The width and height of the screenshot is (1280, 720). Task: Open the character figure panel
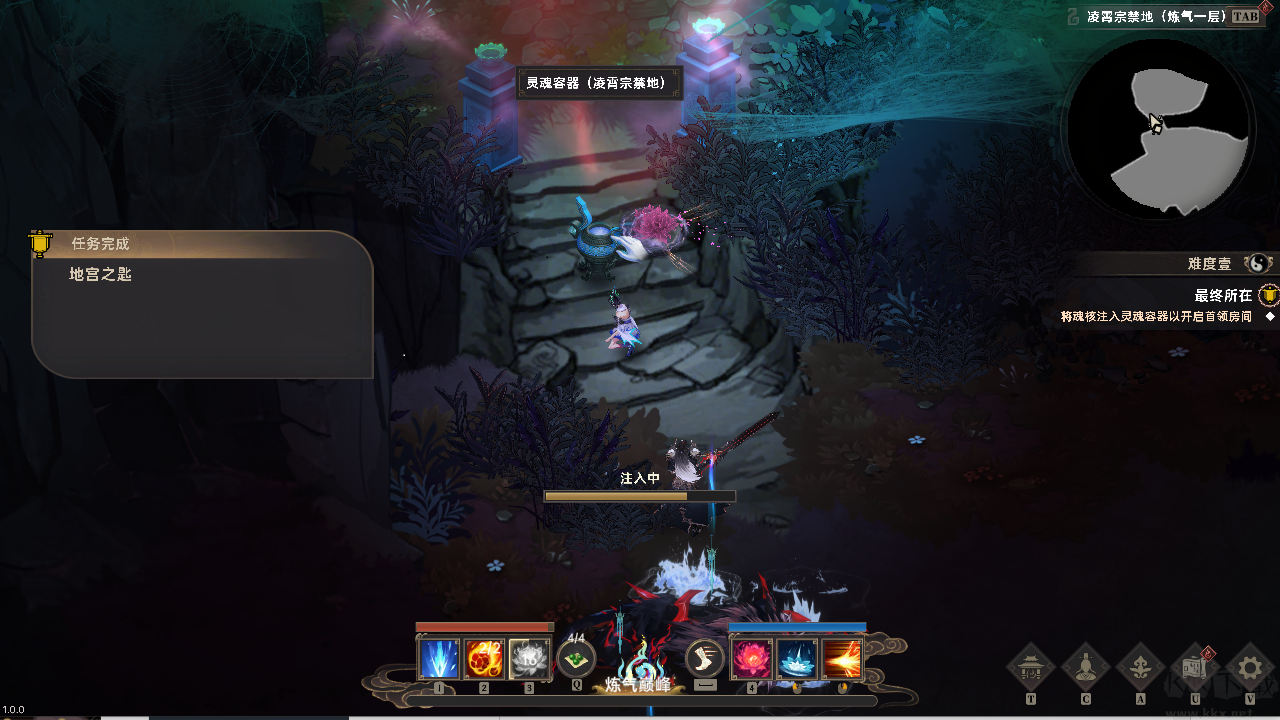pos(1086,667)
